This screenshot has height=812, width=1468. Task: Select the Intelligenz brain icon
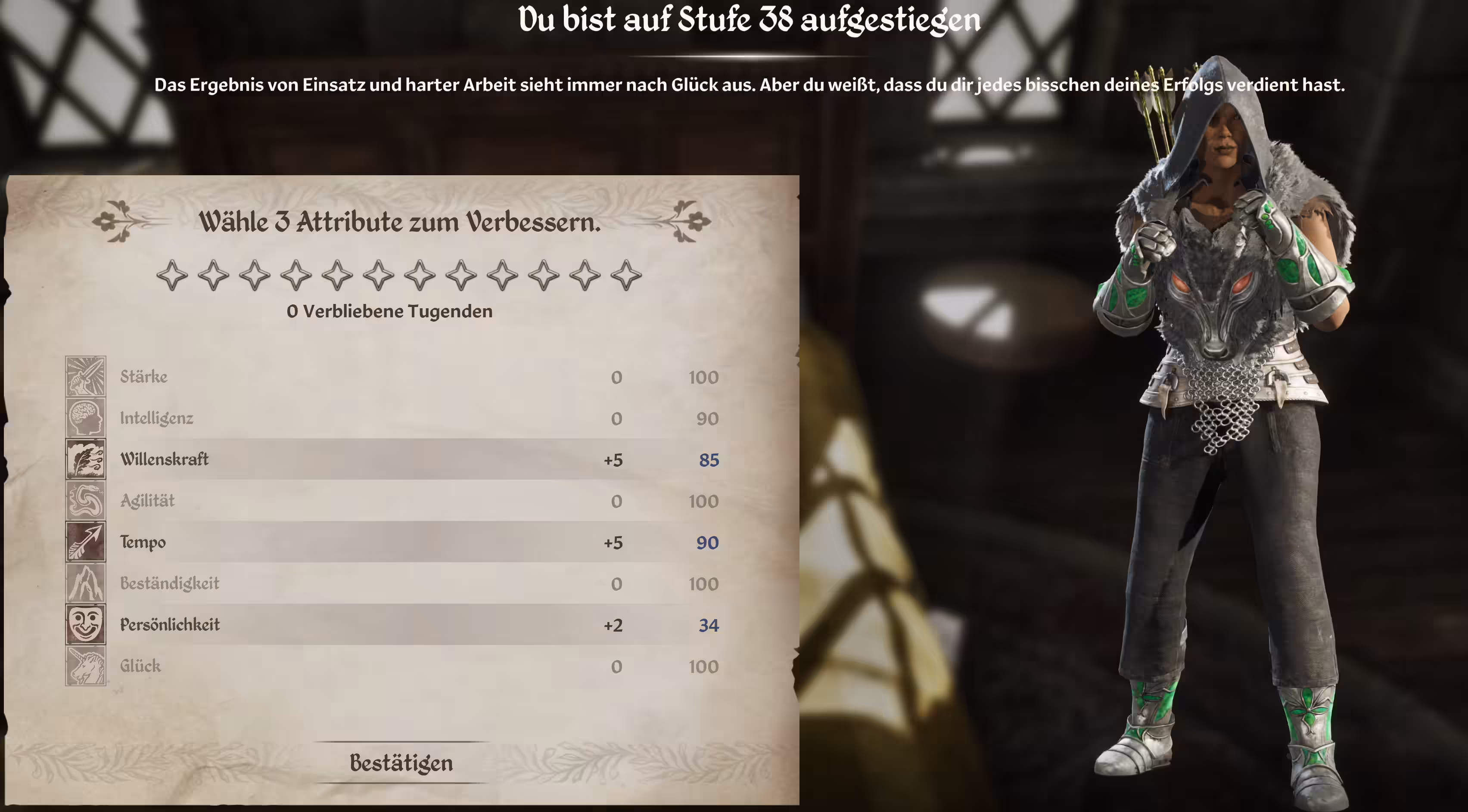[85, 418]
